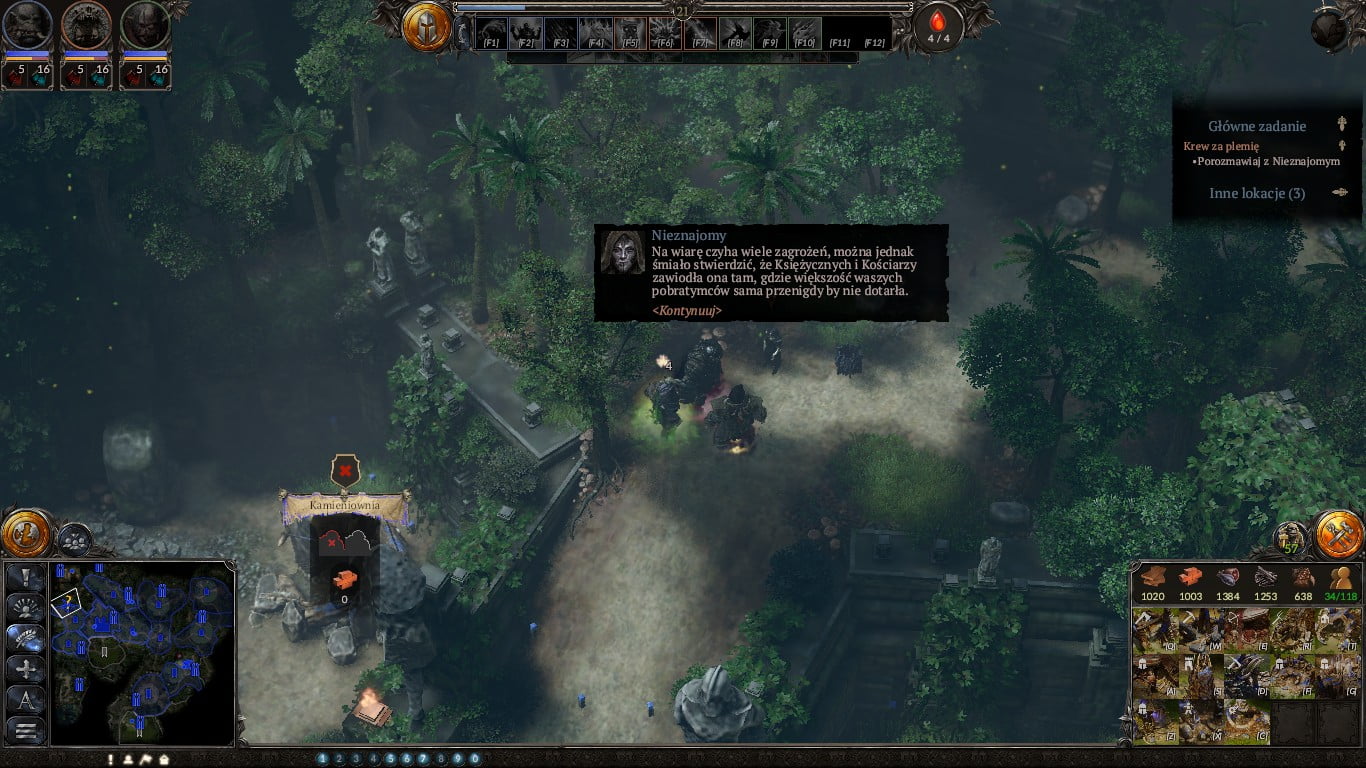Click the exclamation mark minimap button

(26, 577)
